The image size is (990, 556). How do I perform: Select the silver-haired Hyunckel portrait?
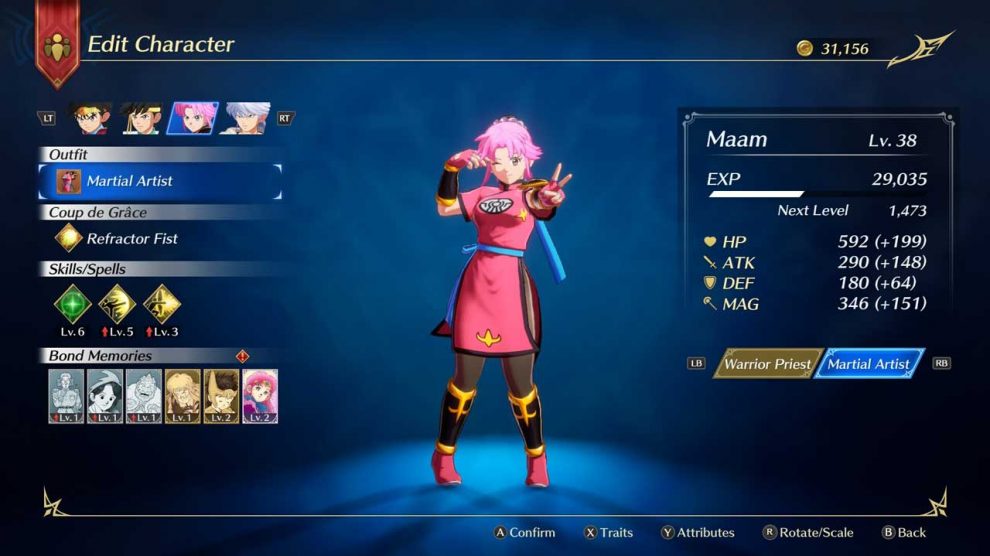point(243,118)
